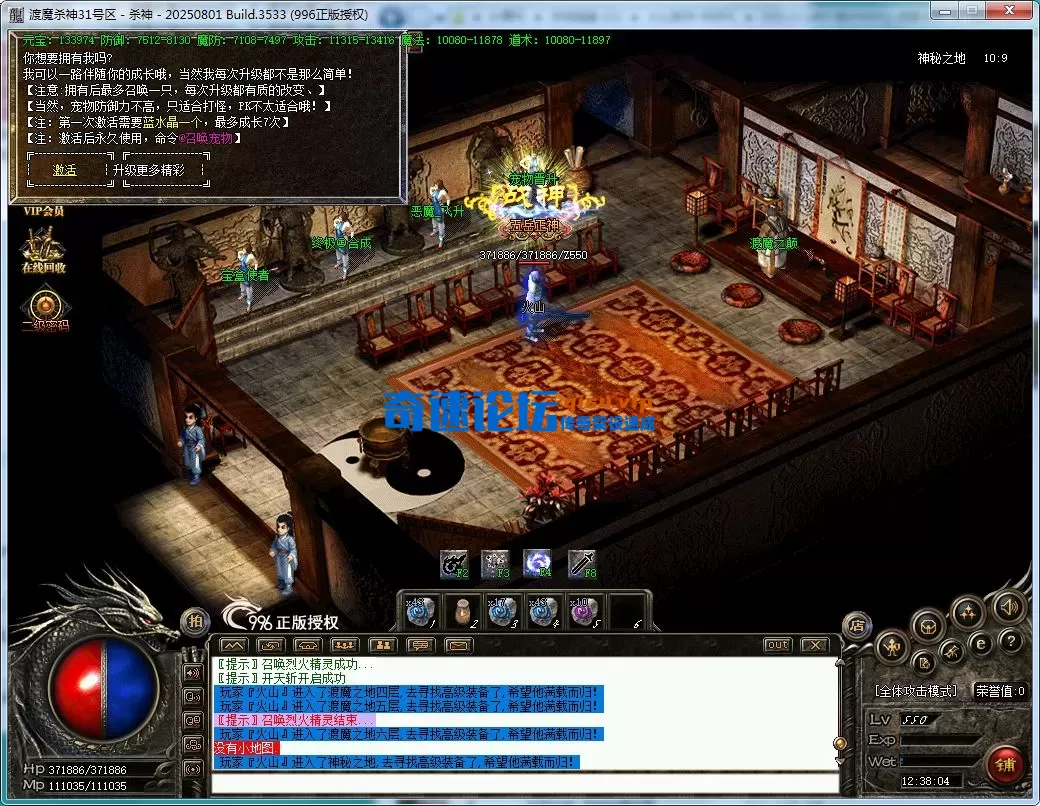
Task: Switch the 全体攻击模式 attack mode
Action: click(x=916, y=691)
